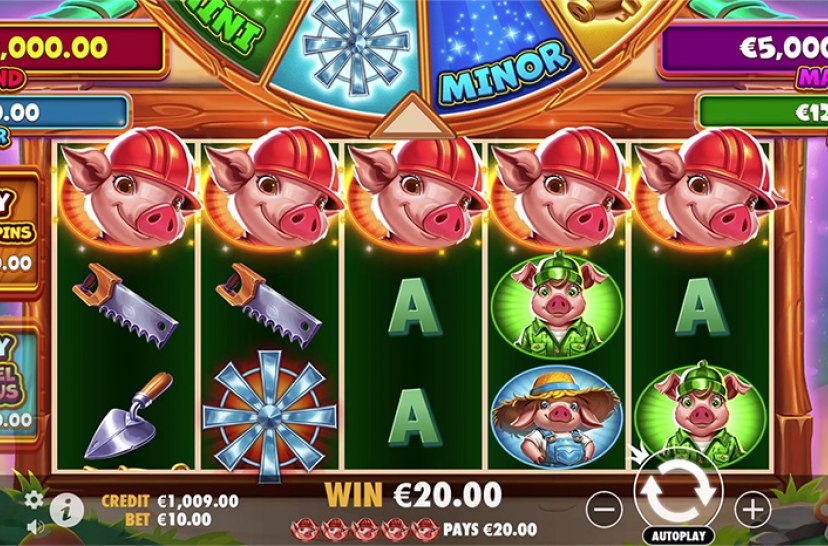Increase the bet with the plus button
The height and width of the screenshot is (546, 828).
pyautogui.click(x=751, y=510)
